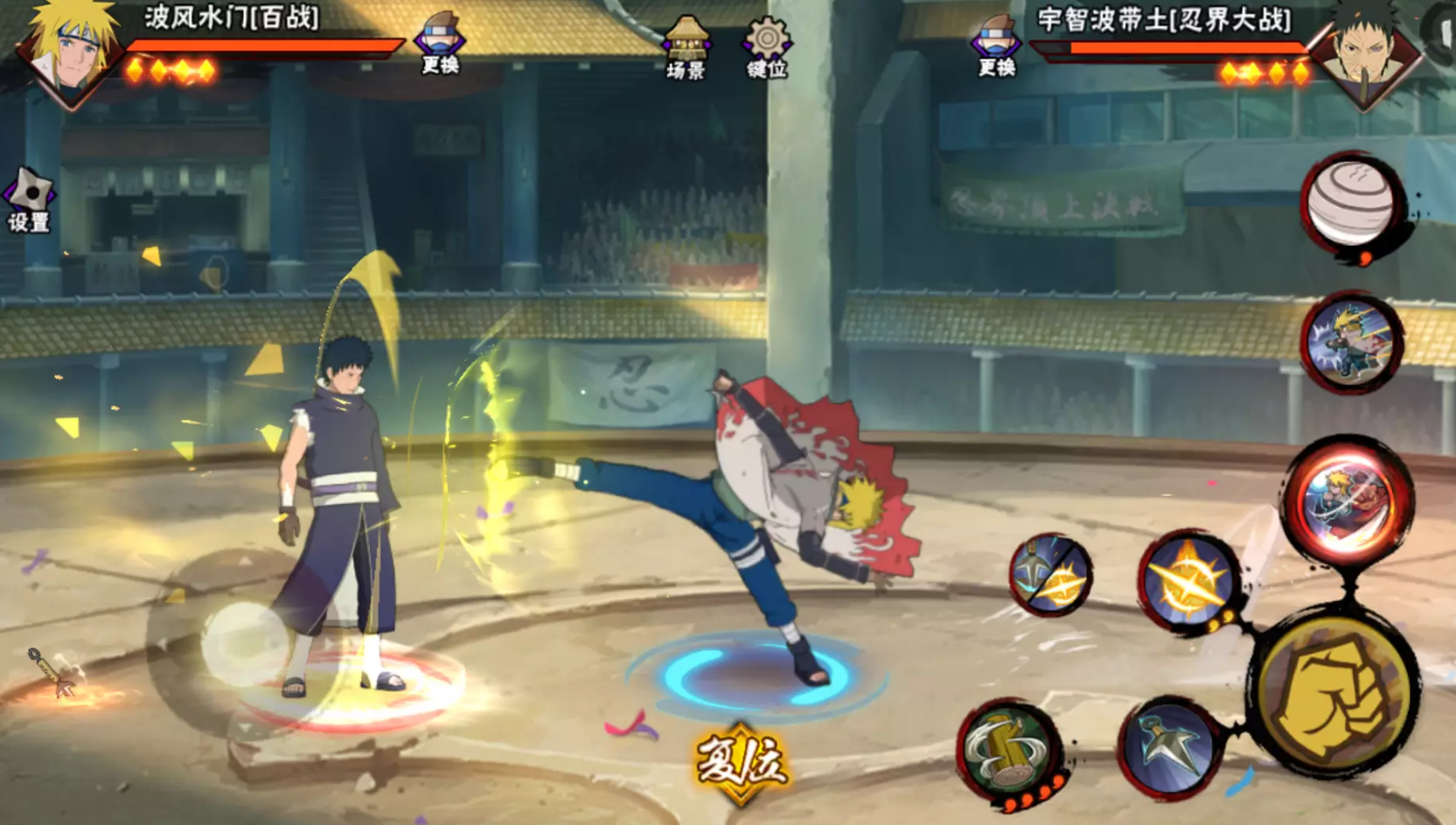This screenshot has height=825, width=1456.
Task: Tap the 复位 reset button
Action: [742, 762]
